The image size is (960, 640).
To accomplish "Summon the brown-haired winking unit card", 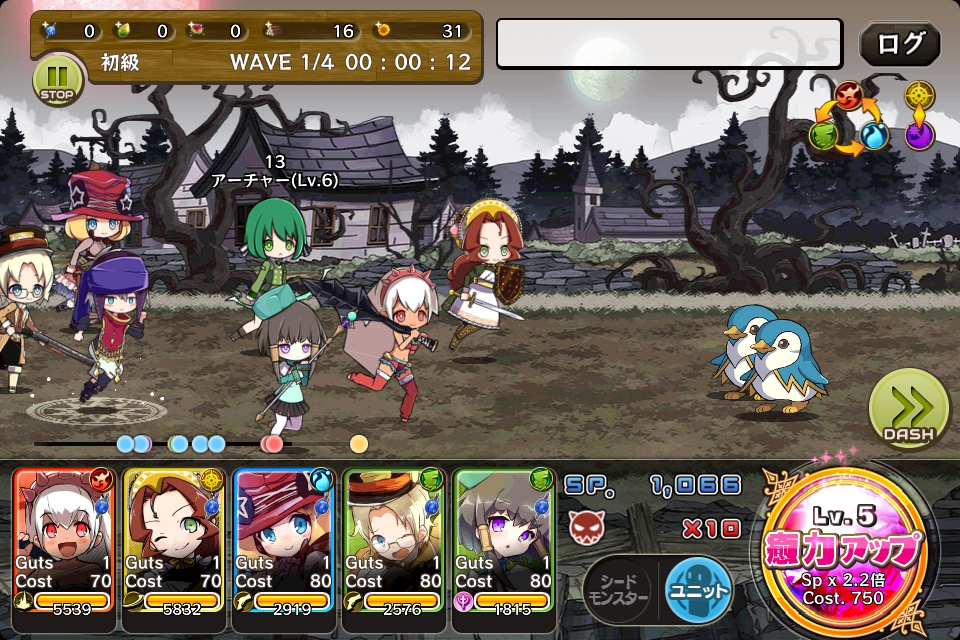I will (174, 540).
